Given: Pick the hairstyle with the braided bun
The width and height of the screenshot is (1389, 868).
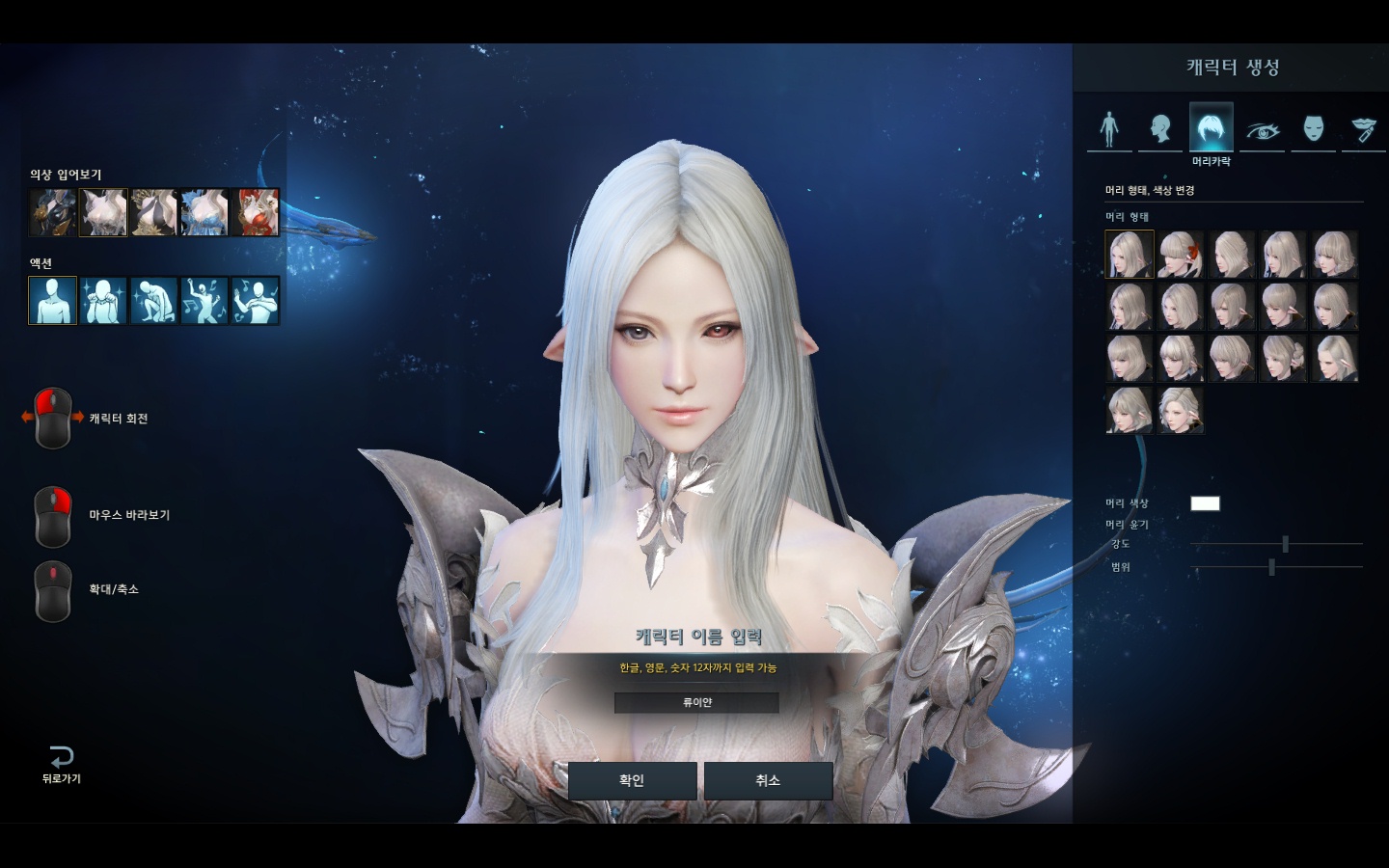Looking at the screenshot, I should coord(1283,358).
